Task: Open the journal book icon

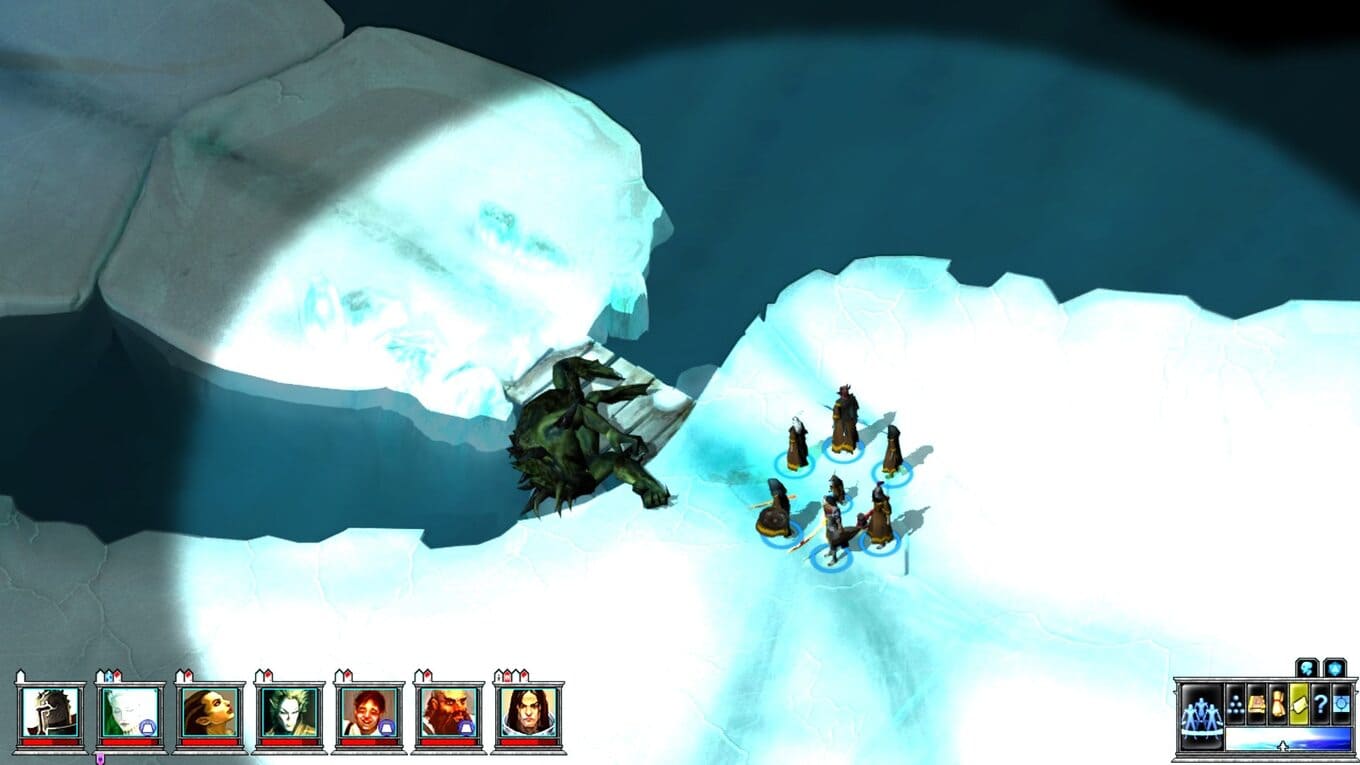Action: [x=1257, y=703]
